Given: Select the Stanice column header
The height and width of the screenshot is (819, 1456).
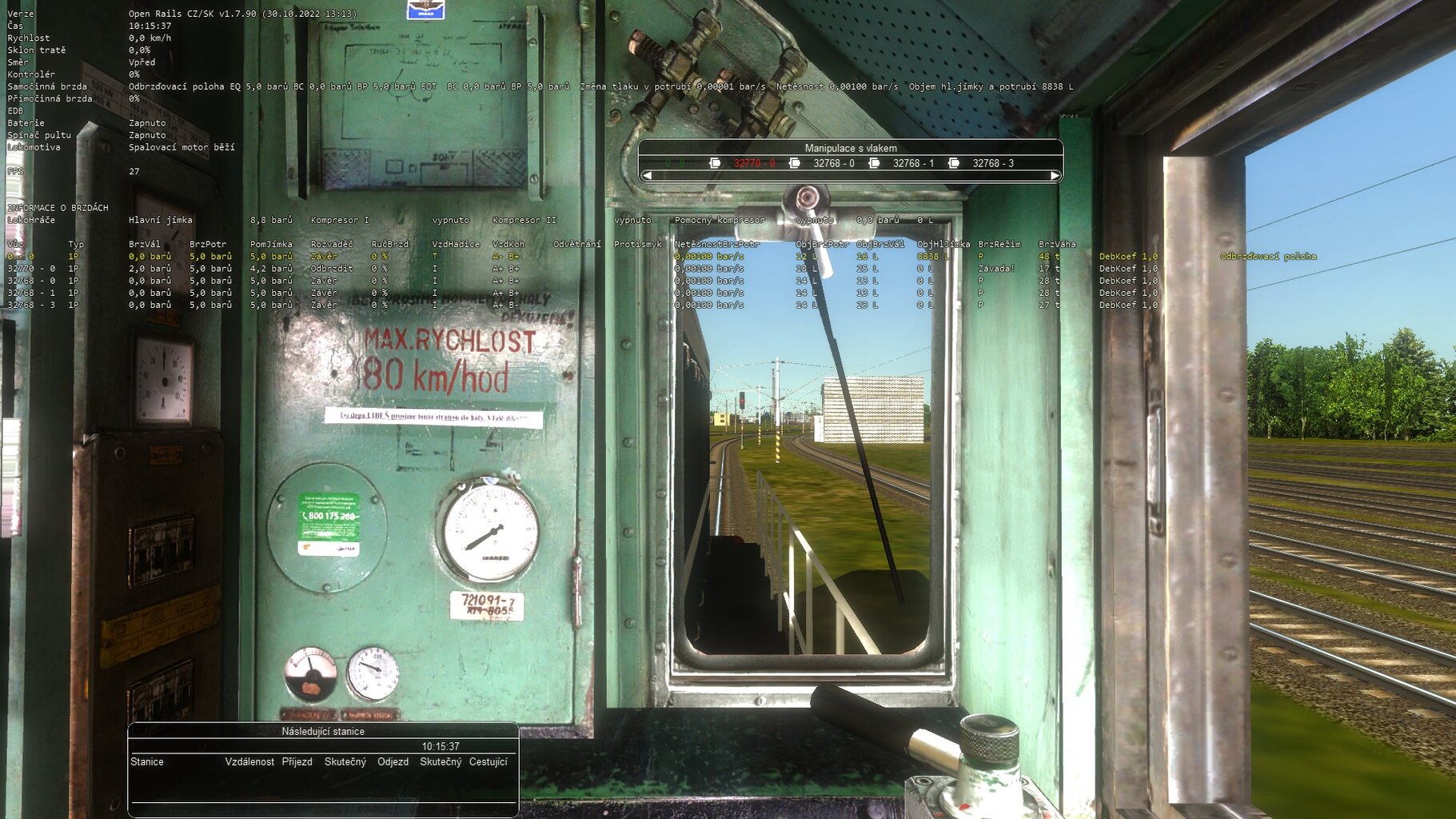Looking at the screenshot, I should coord(147,762).
